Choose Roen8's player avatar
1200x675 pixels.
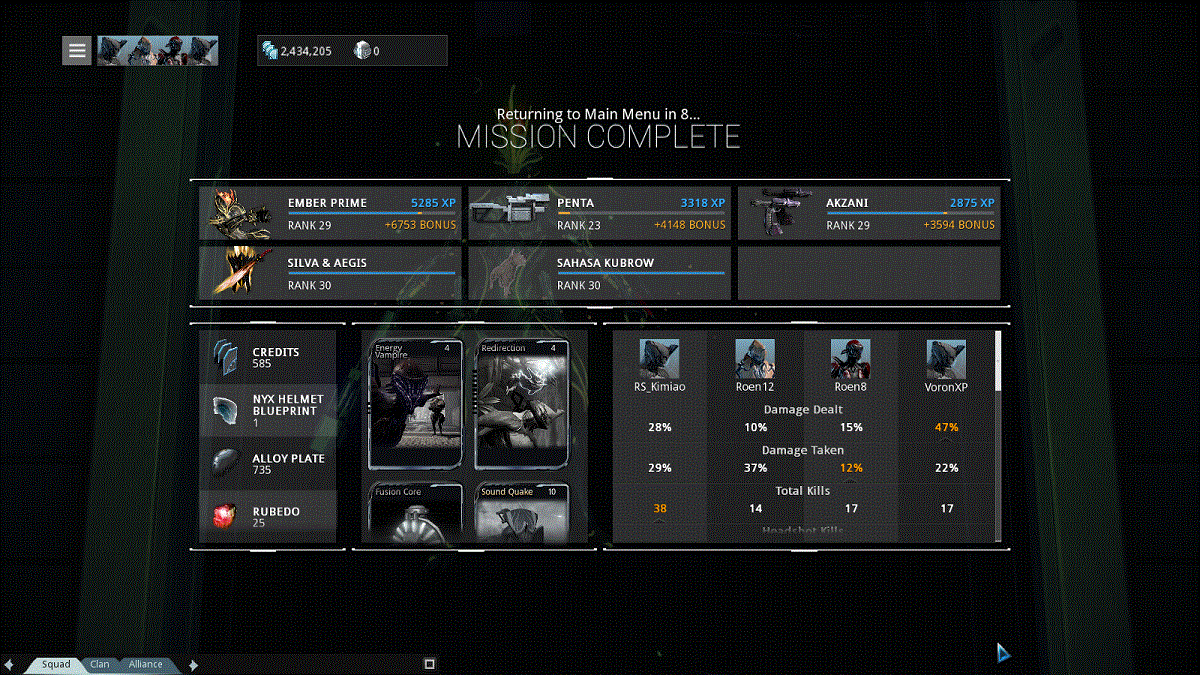point(851,359)
